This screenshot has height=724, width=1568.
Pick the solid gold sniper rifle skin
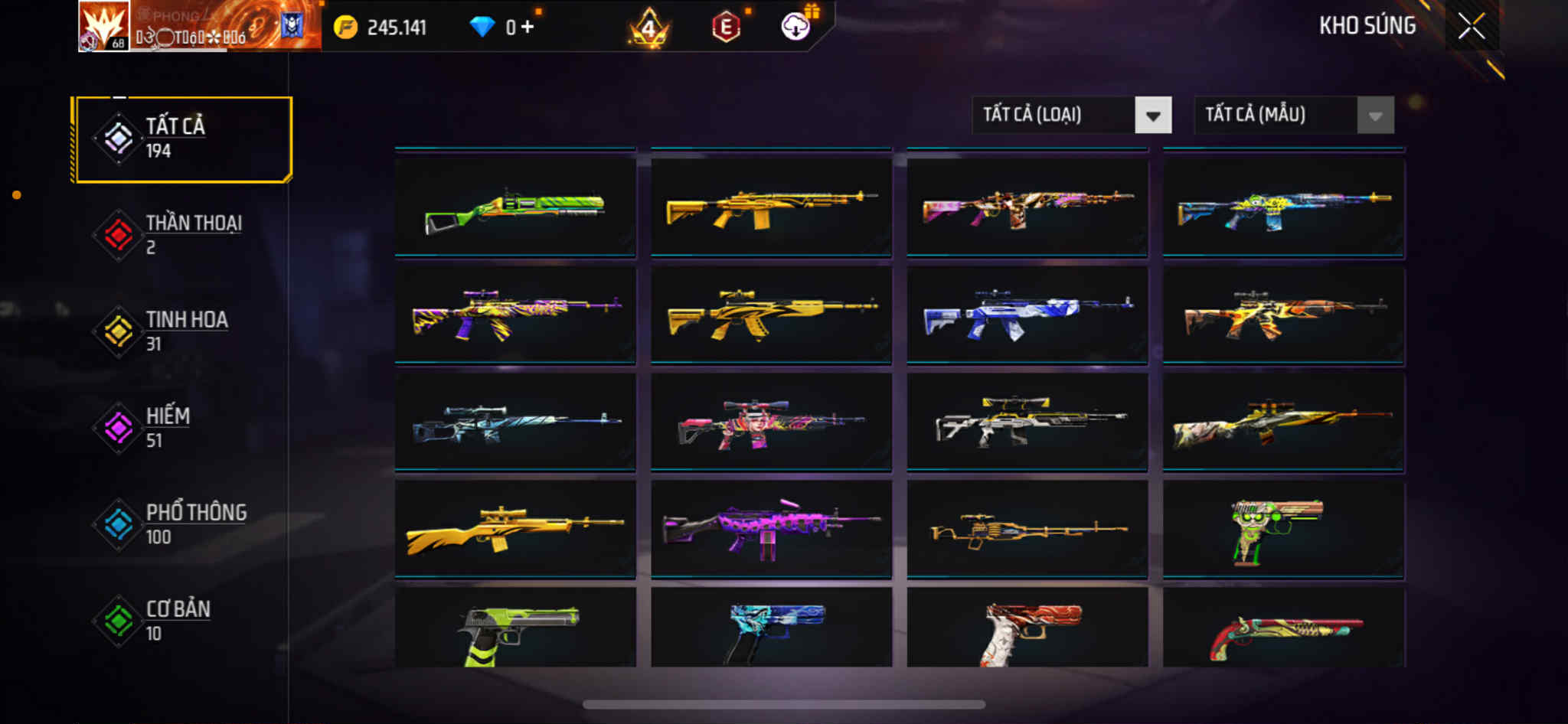pos(515,529)
